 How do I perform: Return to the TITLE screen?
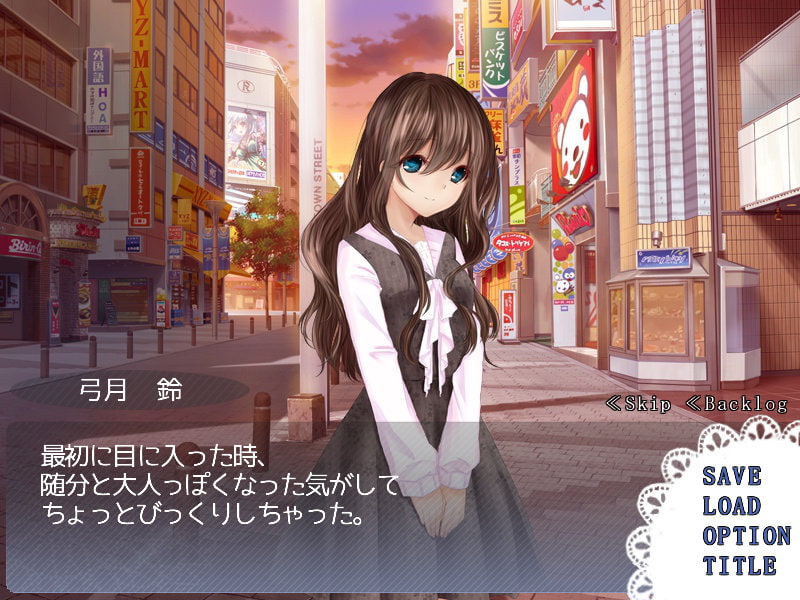(x=738, y=566)
